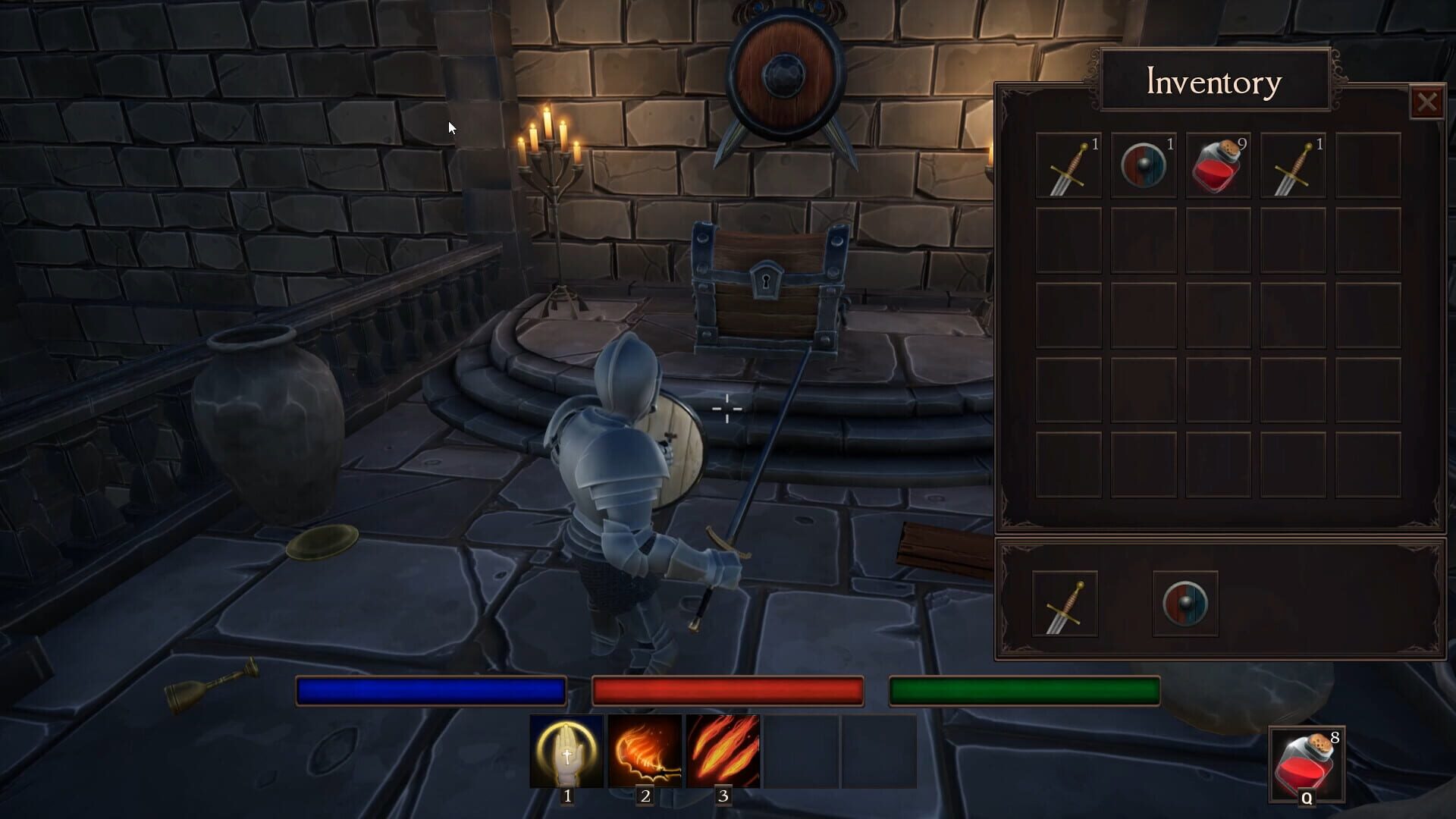This screenshot has width=1456, height=819.
Task: Click the ability numbered 2 on the hotbar
Action: tap(645, 752)
